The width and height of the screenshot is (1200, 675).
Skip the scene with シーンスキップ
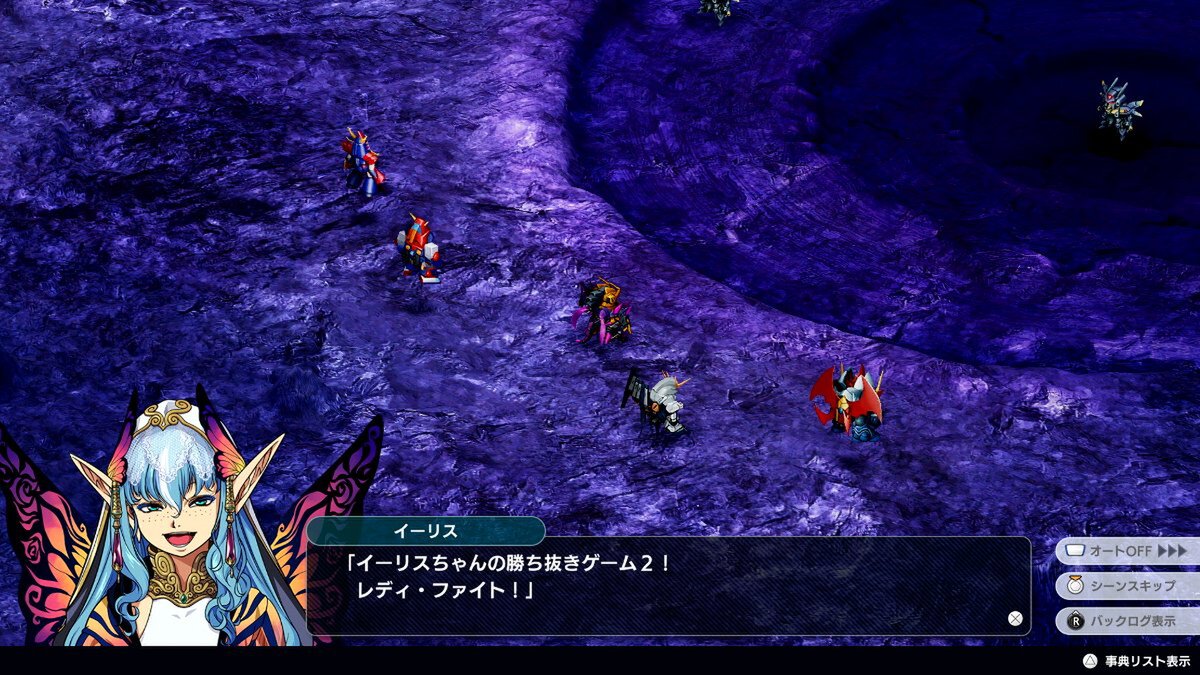click(x=1127, y=585)
